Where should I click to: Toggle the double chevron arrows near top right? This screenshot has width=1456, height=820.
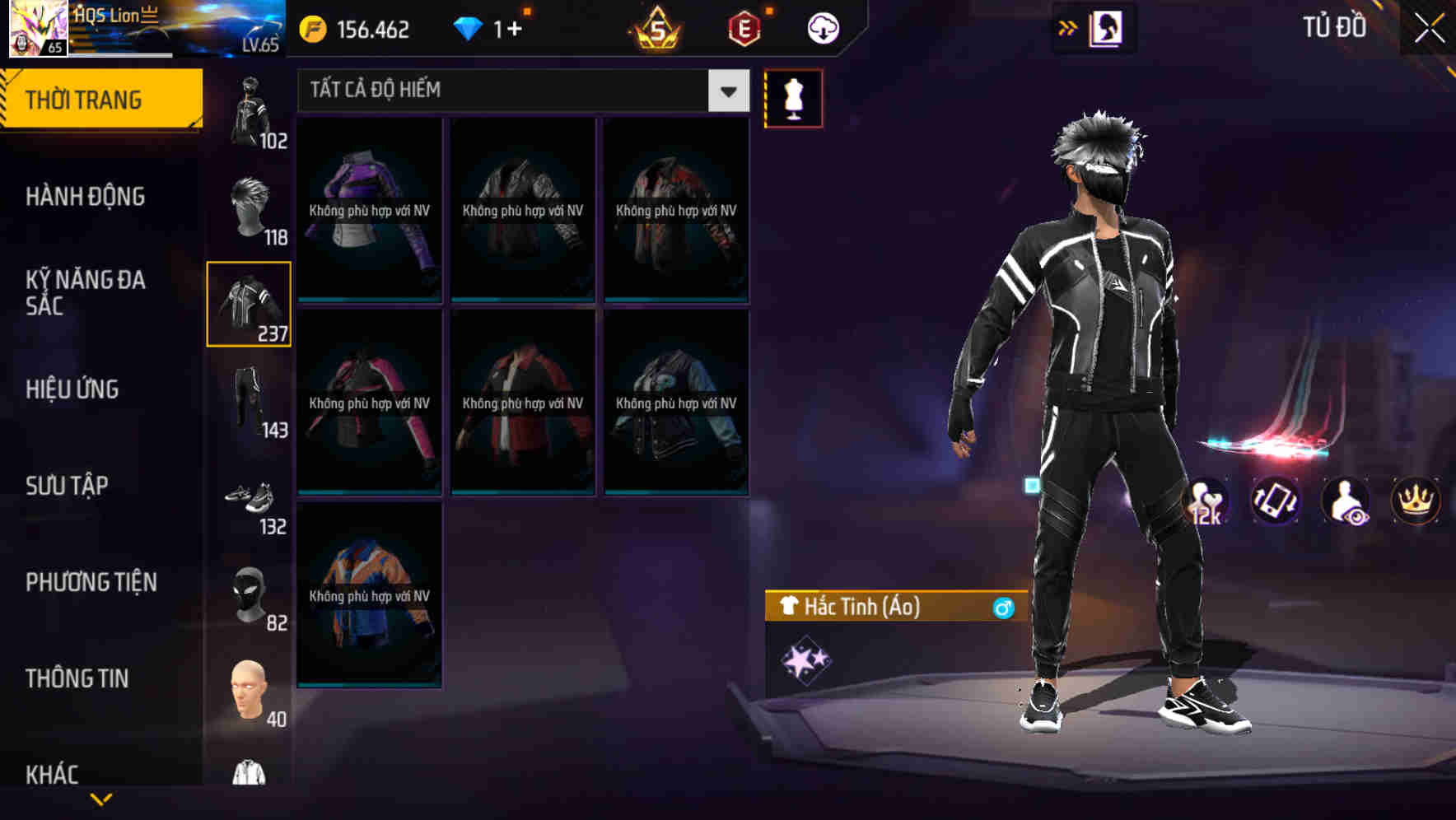coord(1066,27)
